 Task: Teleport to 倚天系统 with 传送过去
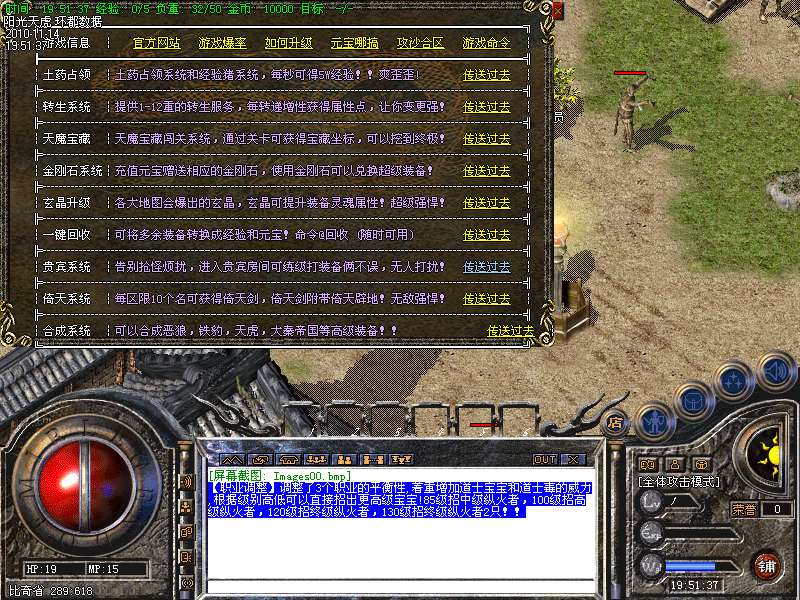pyautogui.click(x=487, y=299)
